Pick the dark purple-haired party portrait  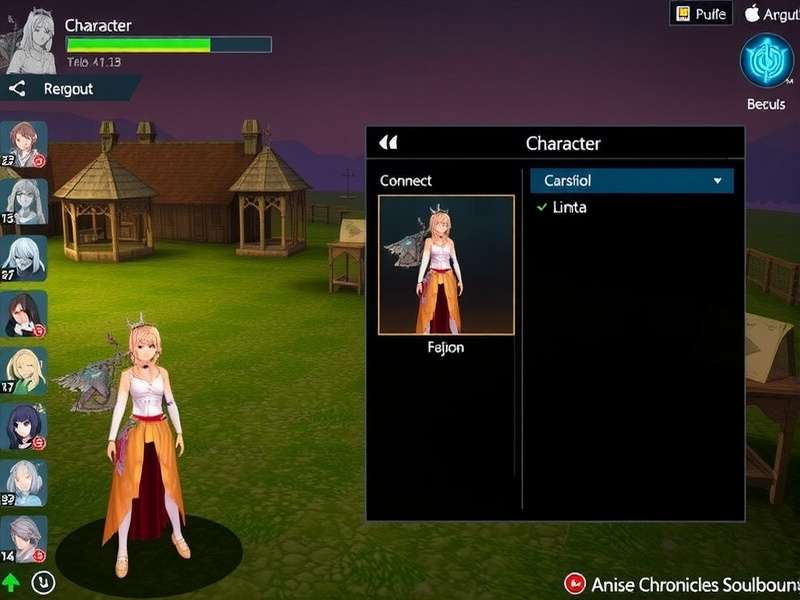[x=24, y=427]
